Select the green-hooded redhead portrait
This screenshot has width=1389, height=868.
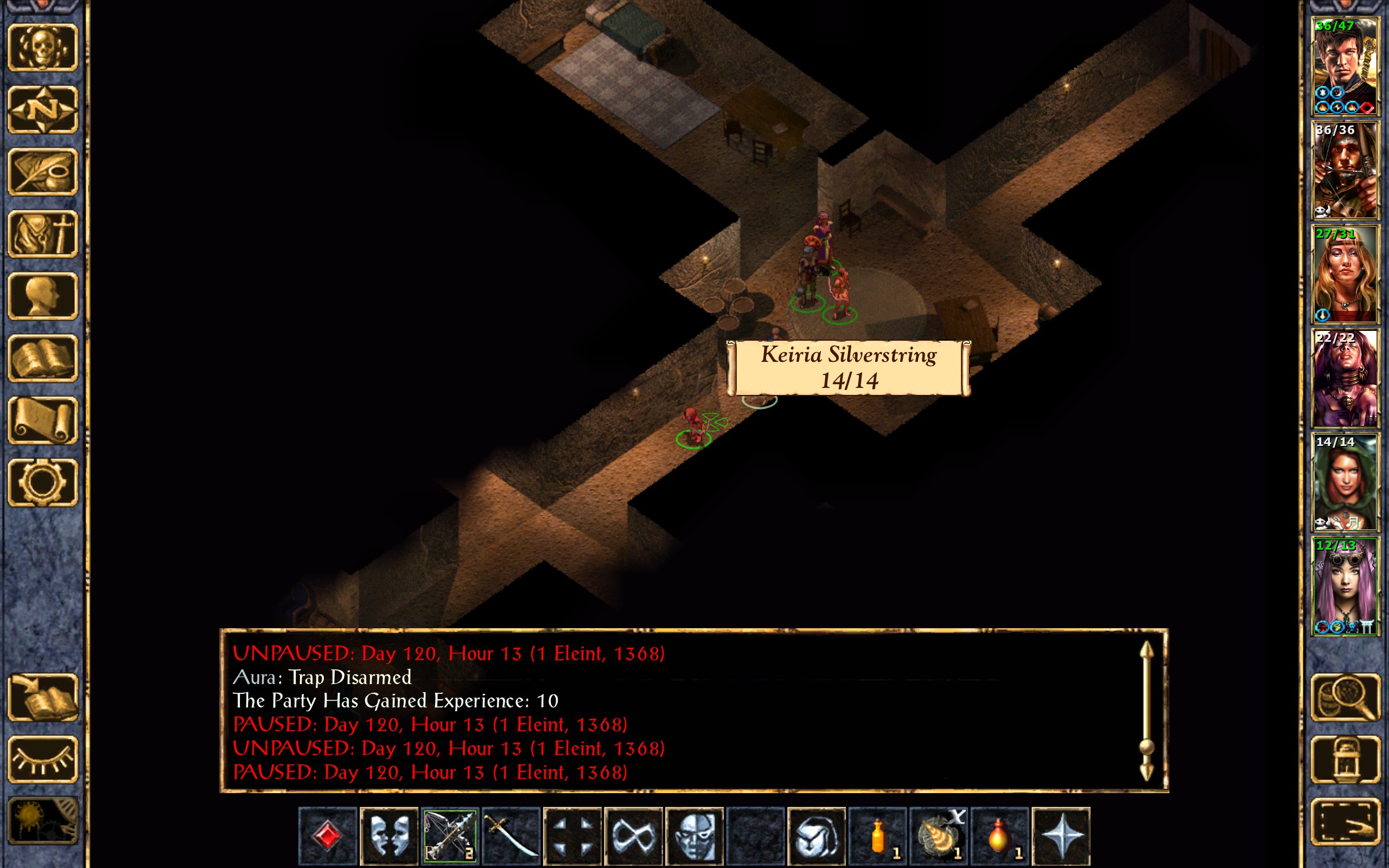1345,482
